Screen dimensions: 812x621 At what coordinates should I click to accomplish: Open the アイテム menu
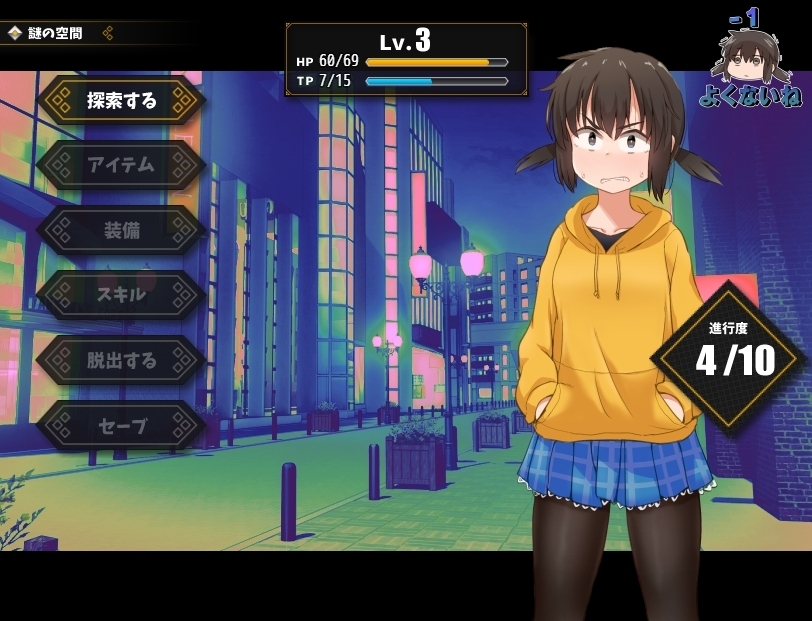click(x=122, y=165)
